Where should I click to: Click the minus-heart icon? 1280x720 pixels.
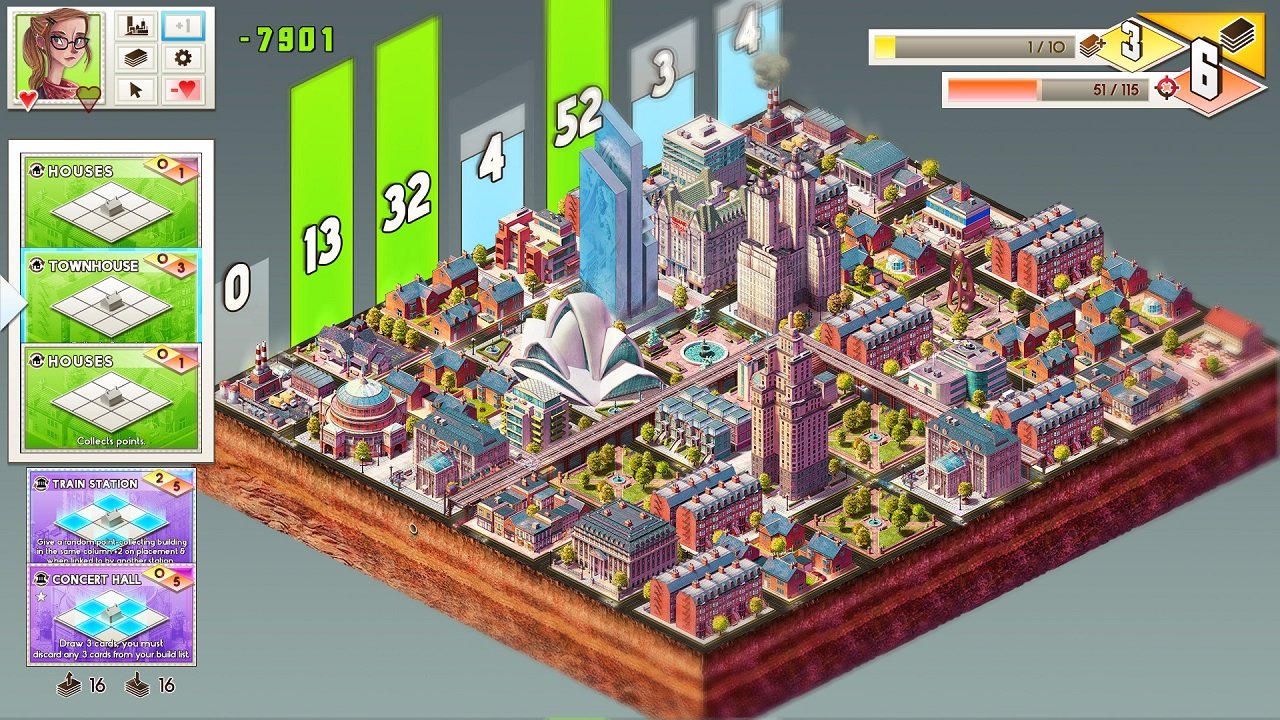(185, 89)
